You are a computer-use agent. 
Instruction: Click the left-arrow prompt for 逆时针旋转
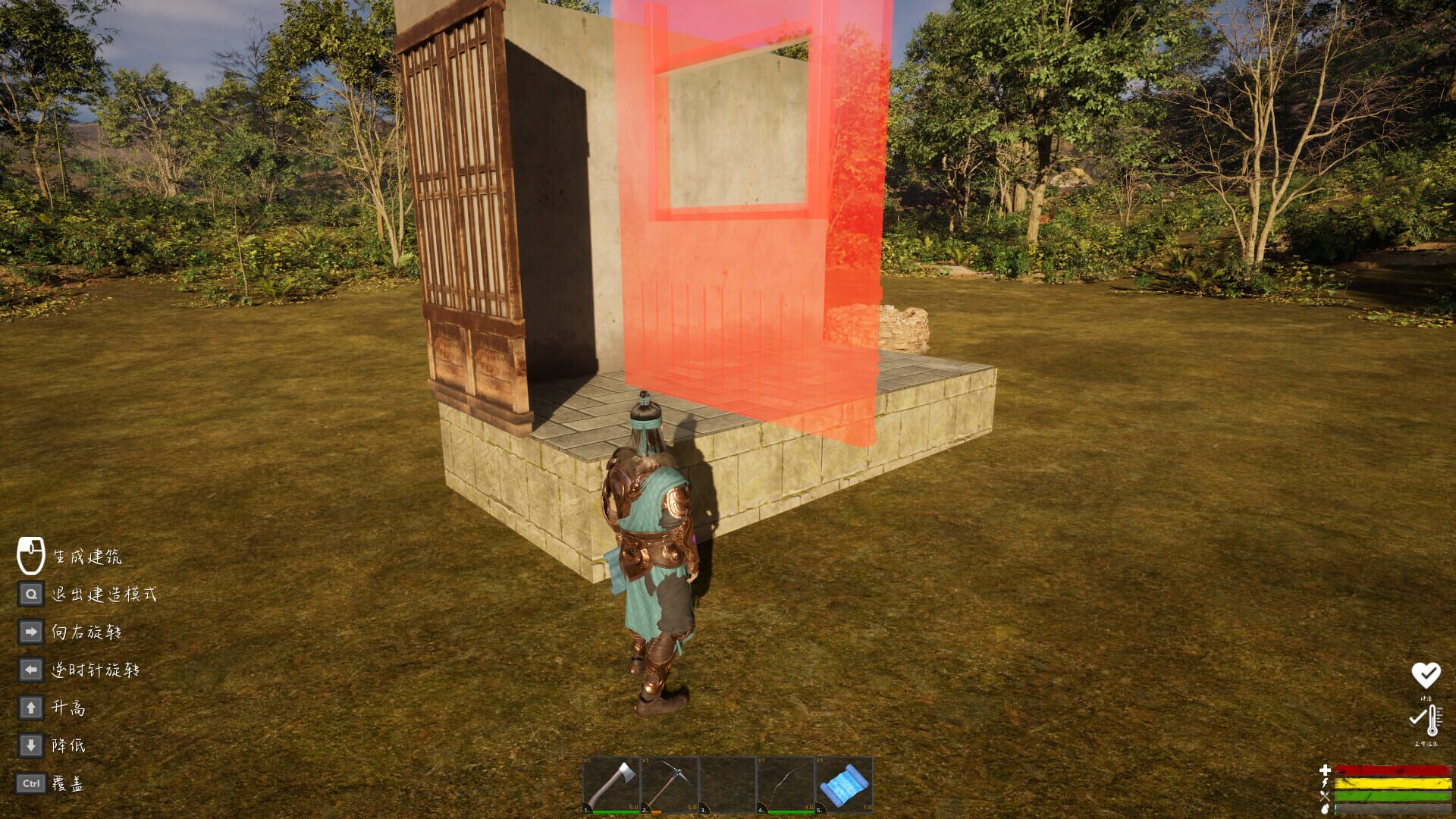click(x=30, y=670)
